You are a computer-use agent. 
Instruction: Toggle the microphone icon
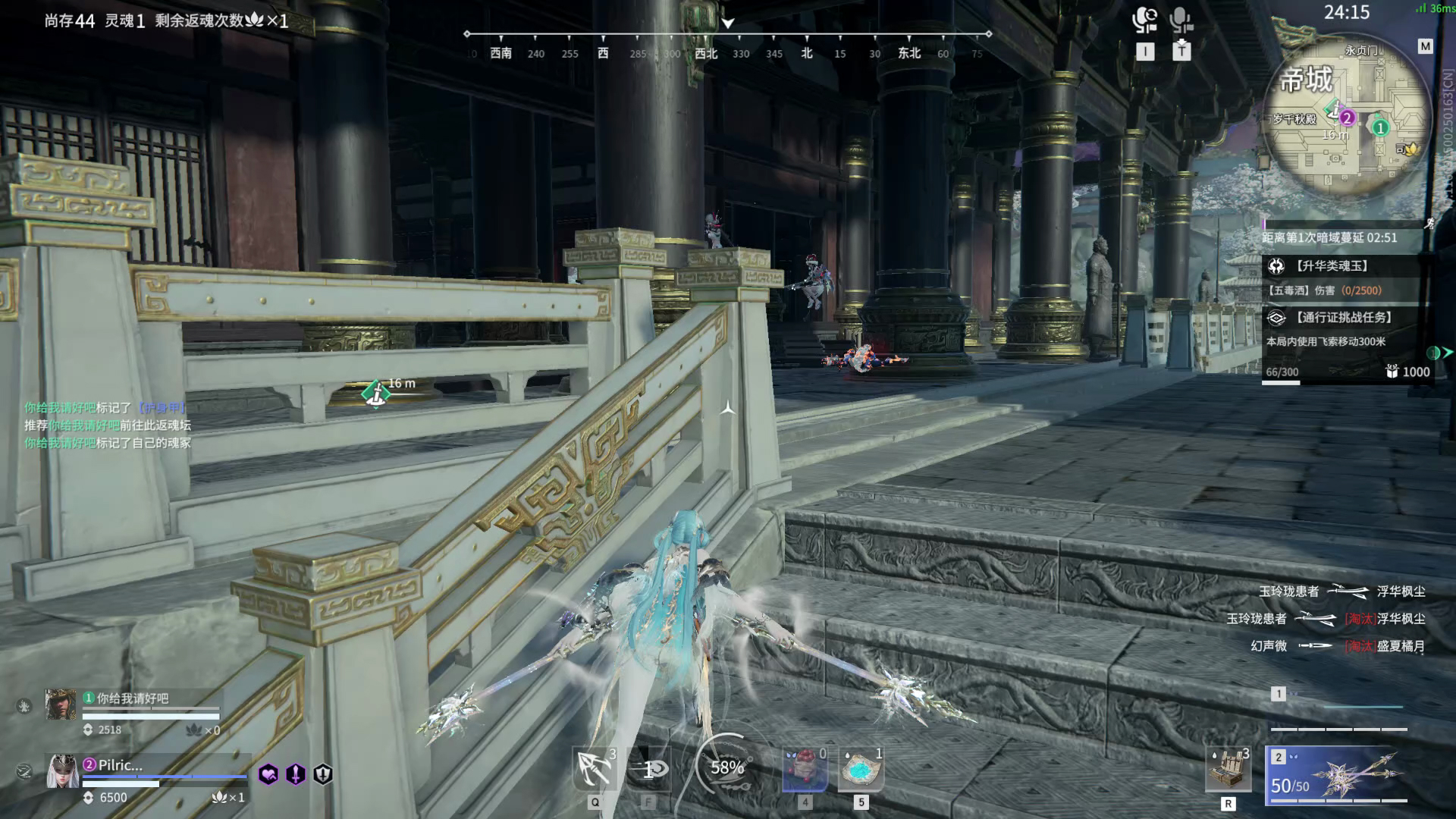tap(1181, 20)
